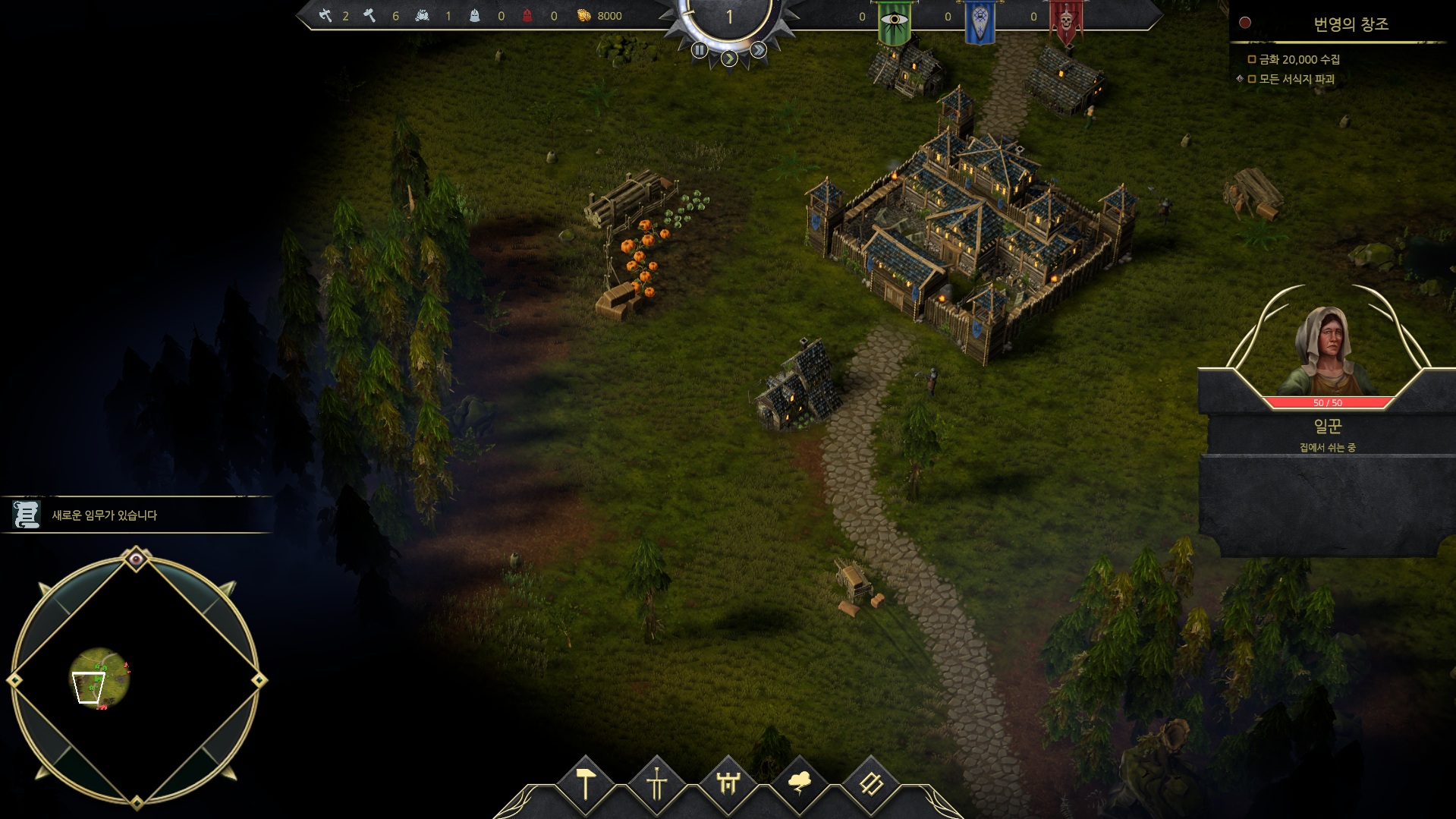Image resolution: width=1456 pixels, height=819 pixels.
Task: Open the storm cloud spells menu
Action: (800, 783)
